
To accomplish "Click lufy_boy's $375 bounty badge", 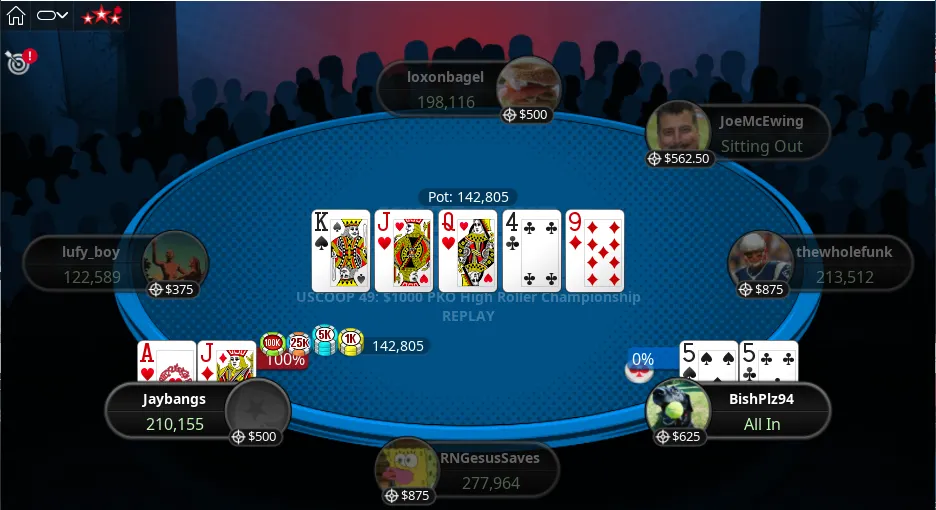I will pos(172,289).
